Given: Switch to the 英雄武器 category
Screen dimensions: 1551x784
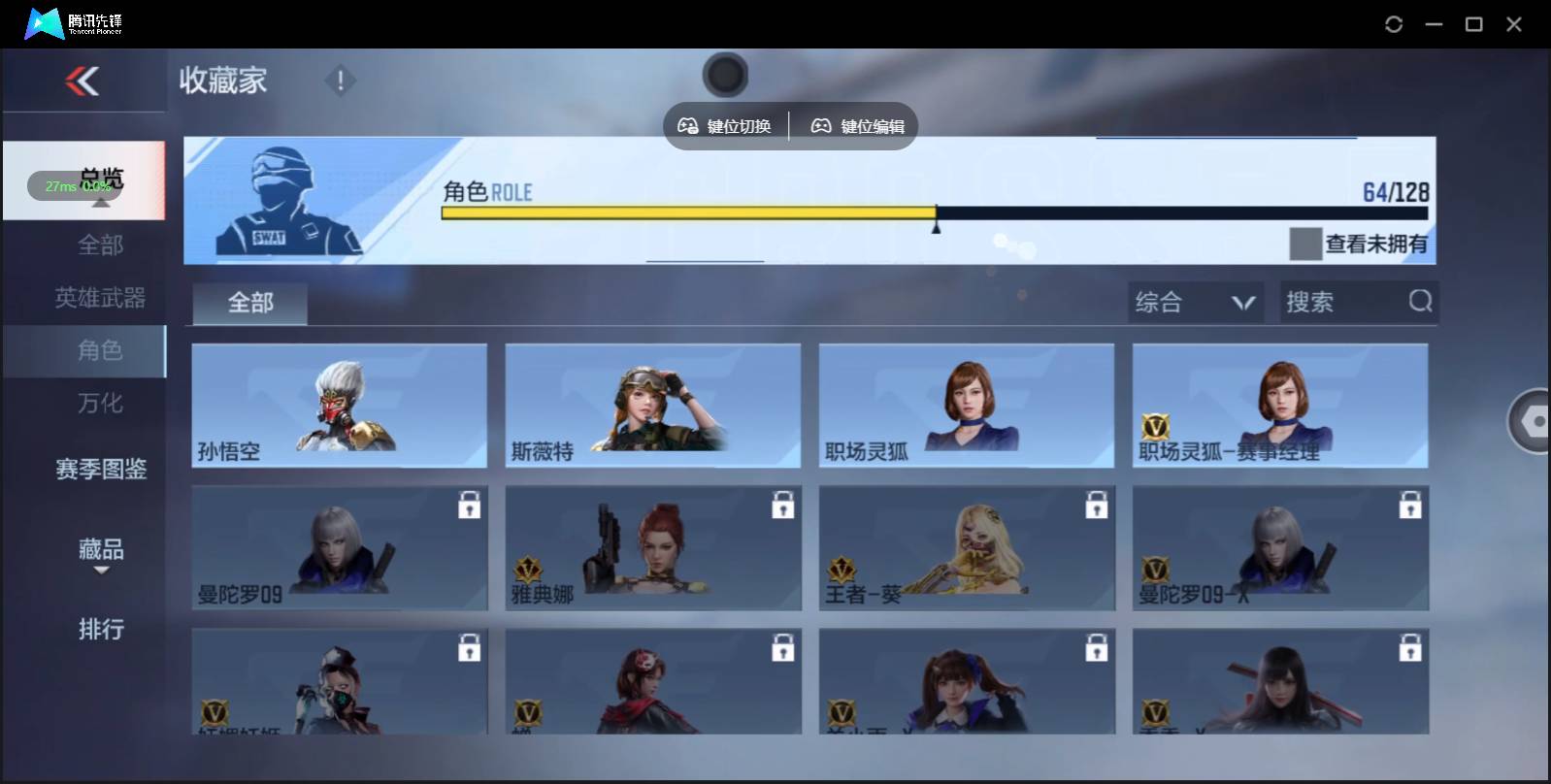Looking at the screenshot, I should pyautogui.click(x=101, y=298).
